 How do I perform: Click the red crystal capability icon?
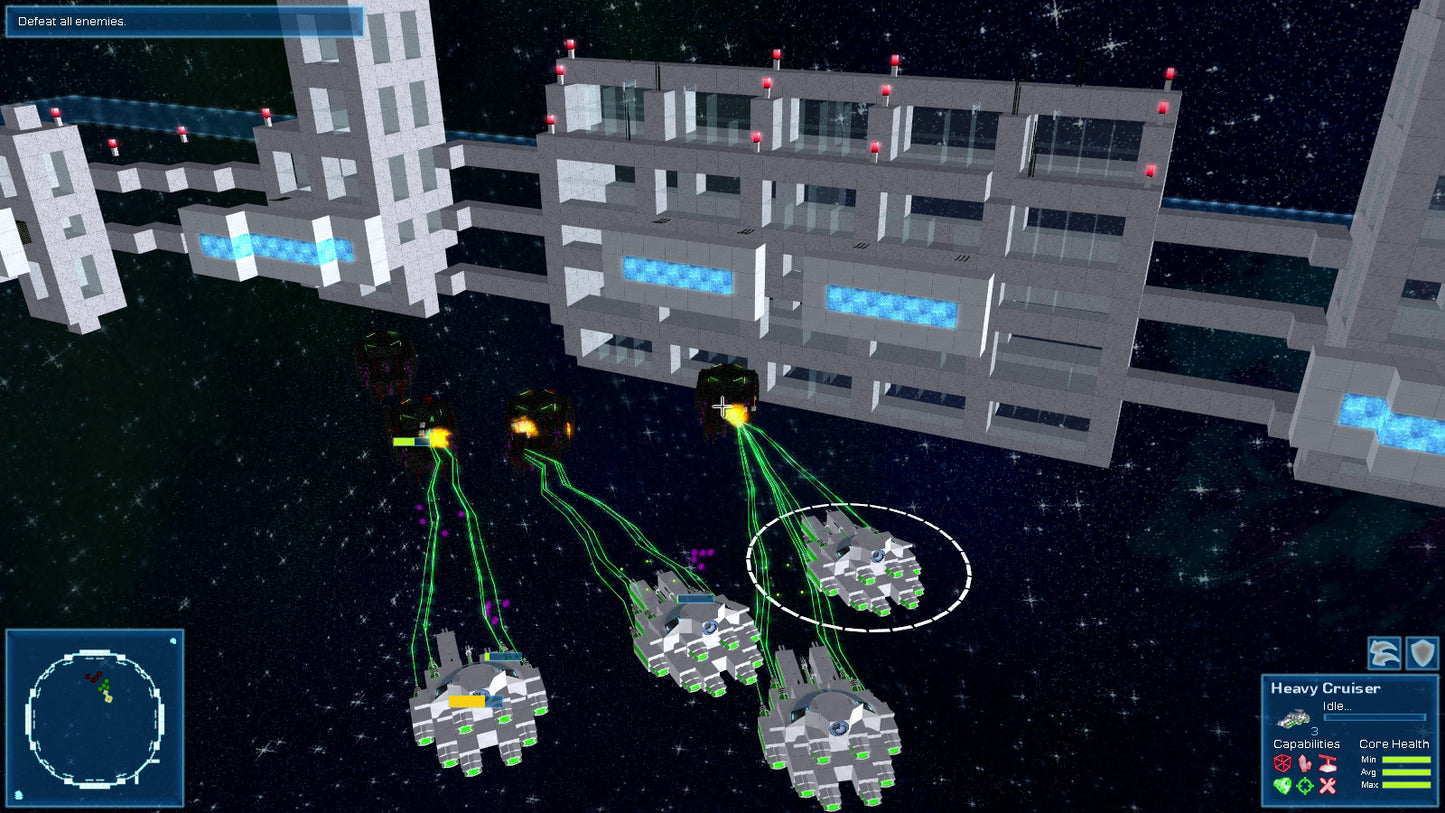(1304, 764)
